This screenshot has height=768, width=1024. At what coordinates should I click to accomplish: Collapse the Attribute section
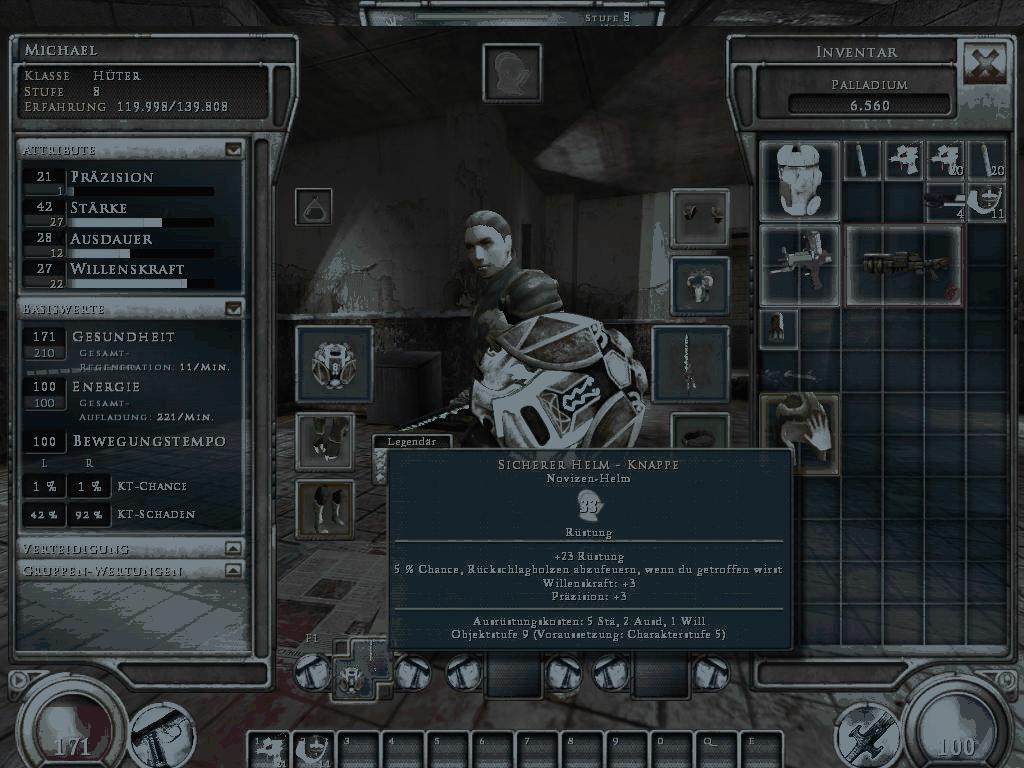pos(233,150)
